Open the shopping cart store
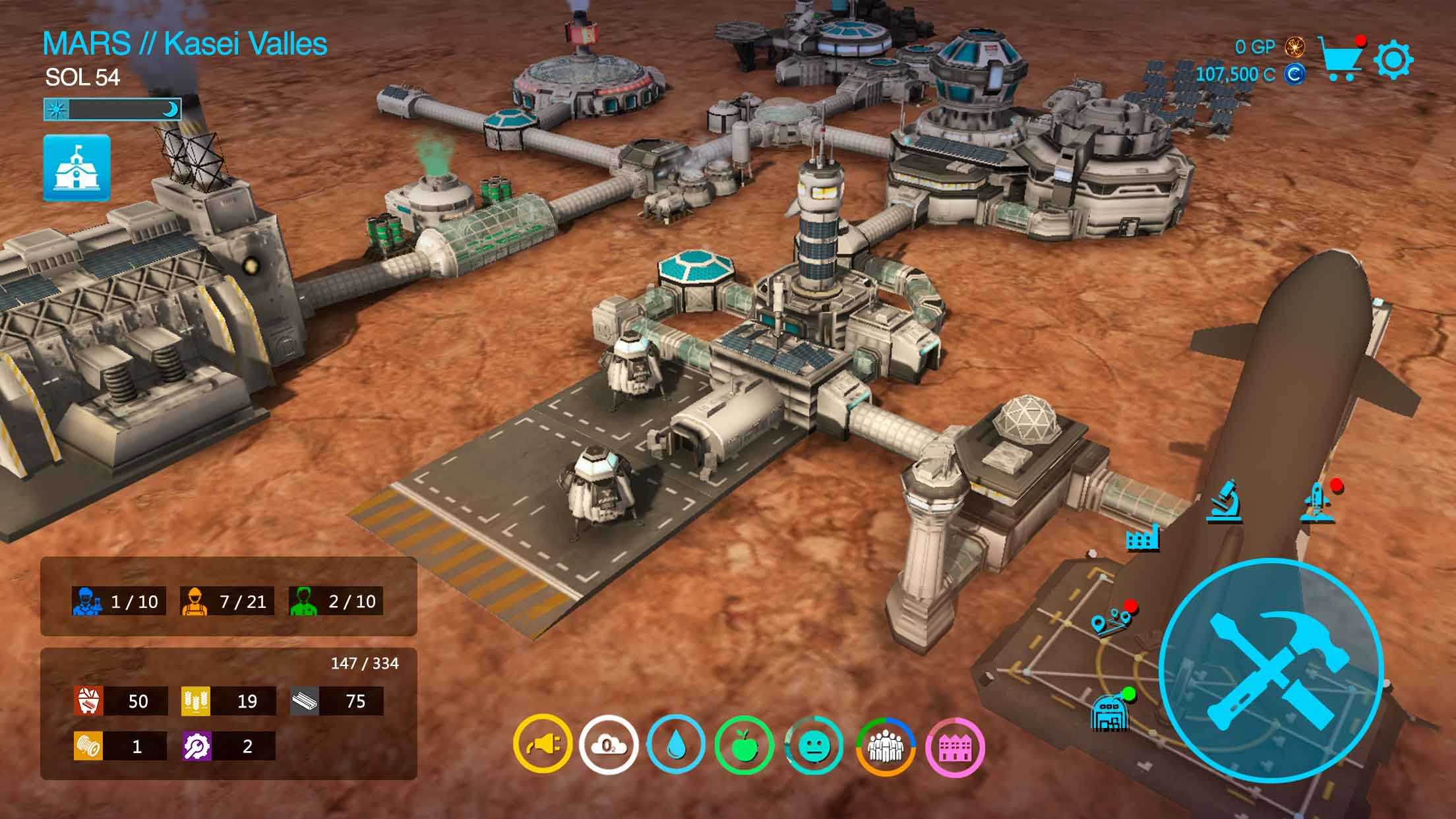The width and height of the screenshot is (1456, 819). [x=1341, y=58]
